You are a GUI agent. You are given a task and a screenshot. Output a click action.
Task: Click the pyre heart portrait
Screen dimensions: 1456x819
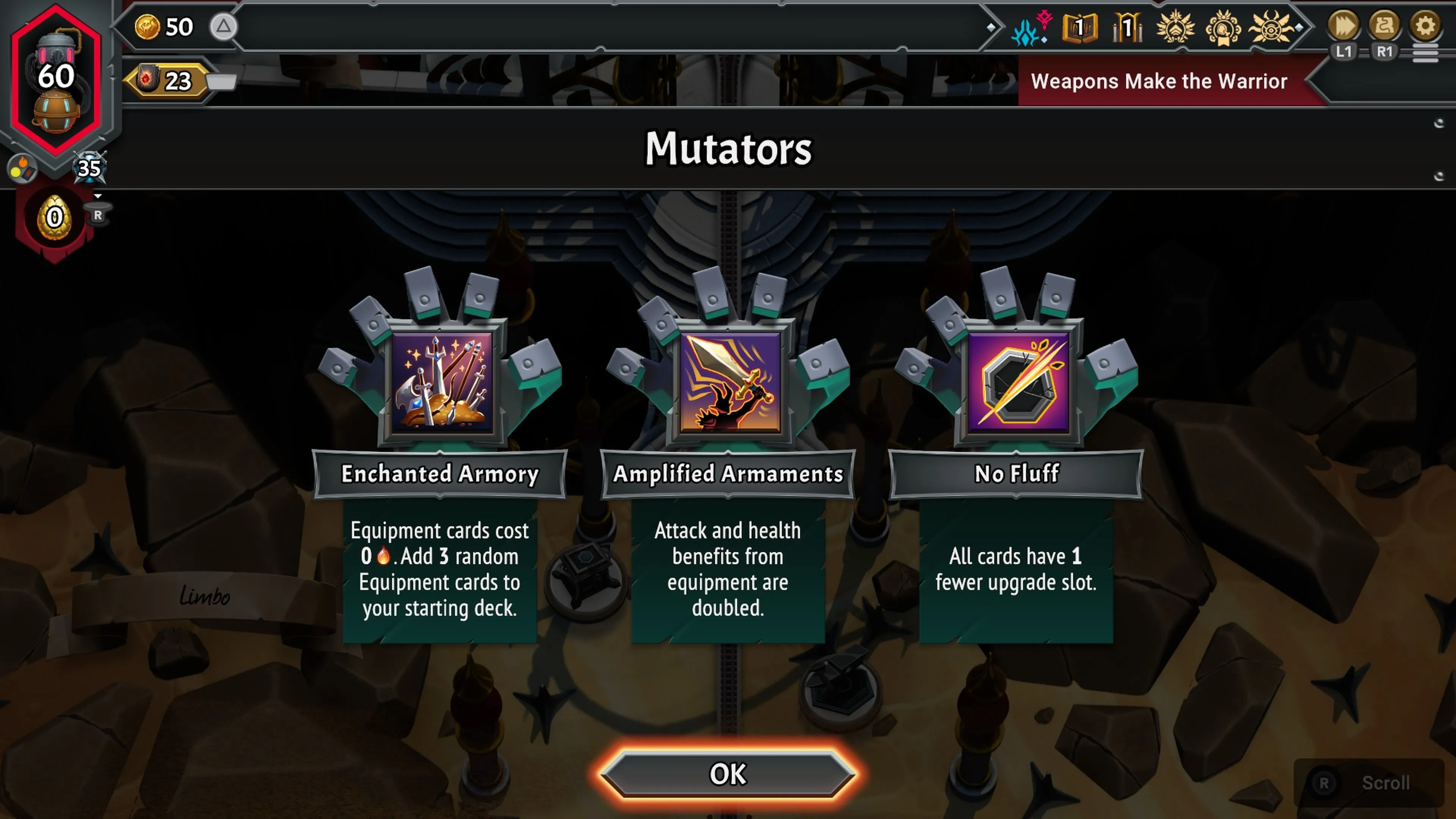56,79
